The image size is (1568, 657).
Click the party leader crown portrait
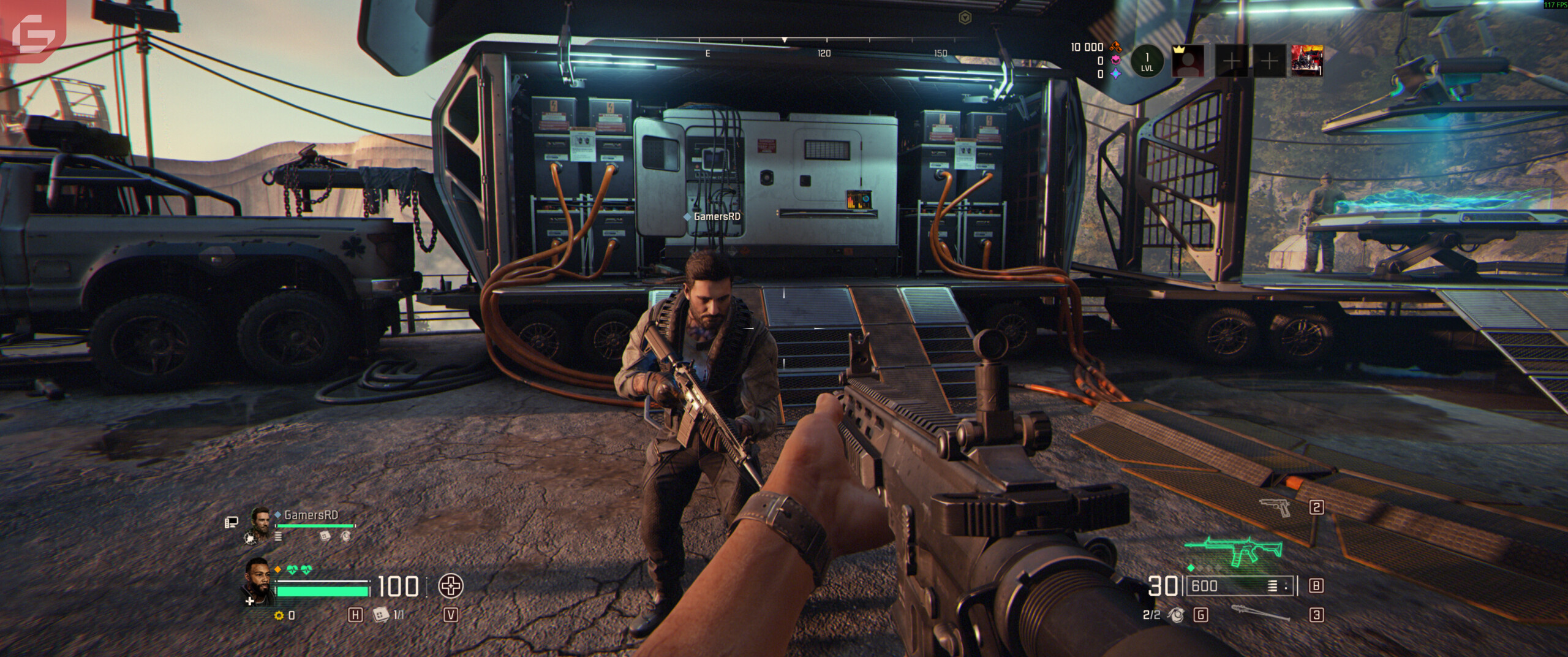pyautogui.click(x=1188, y=61)
